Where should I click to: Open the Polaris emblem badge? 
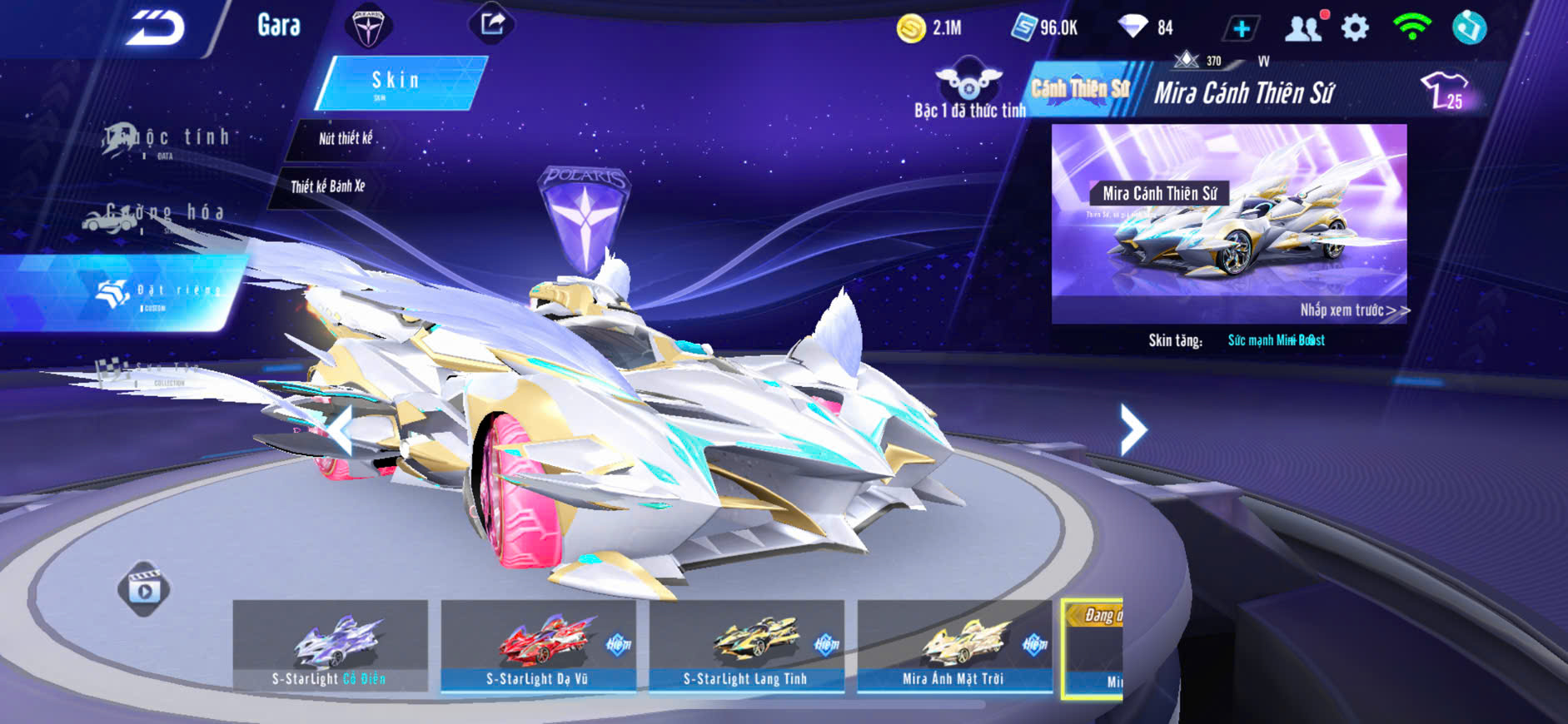(x=367, y=26)
